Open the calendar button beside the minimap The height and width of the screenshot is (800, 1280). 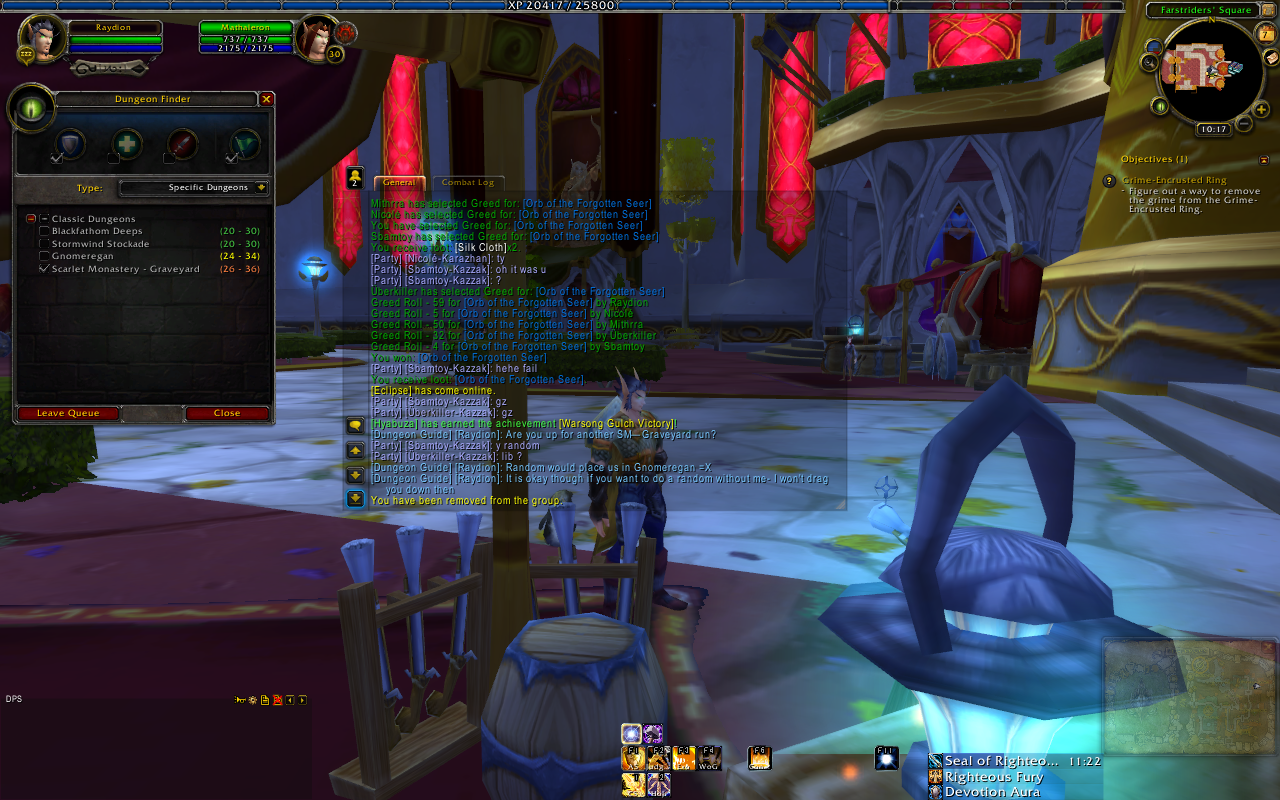pos(1266,35)
